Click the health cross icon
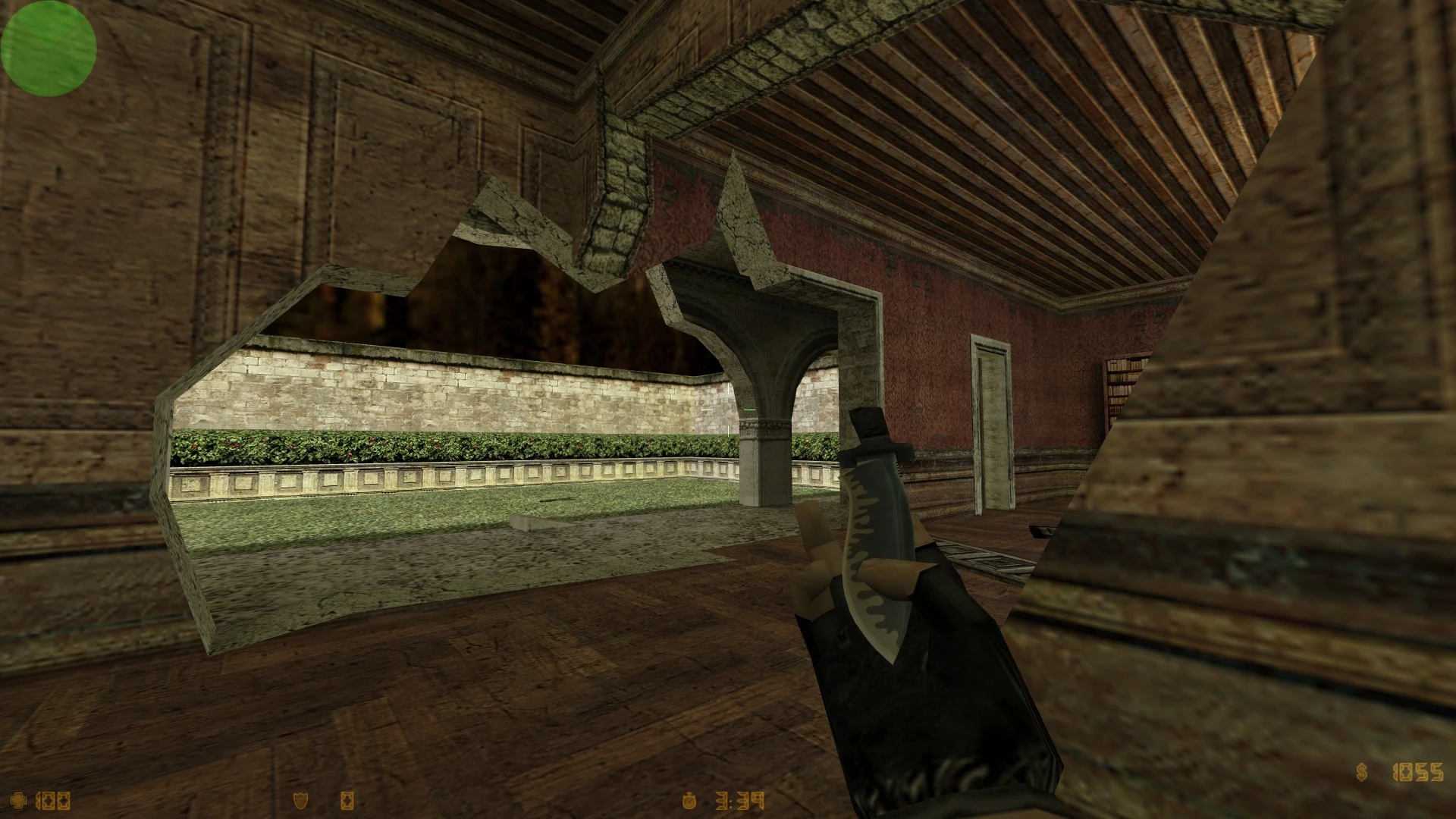Screen dimensions: 1456x819 20,801
